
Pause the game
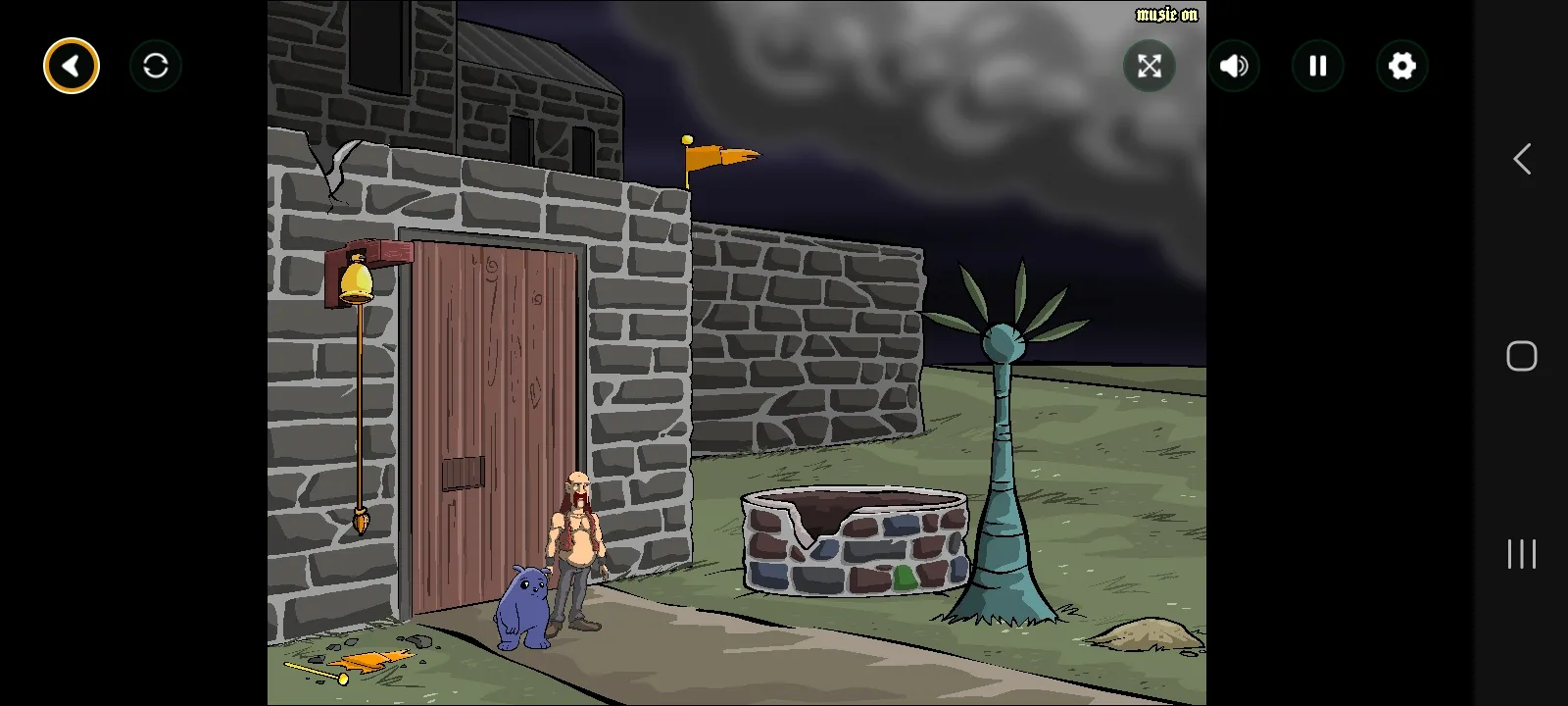pos(1318,66)
